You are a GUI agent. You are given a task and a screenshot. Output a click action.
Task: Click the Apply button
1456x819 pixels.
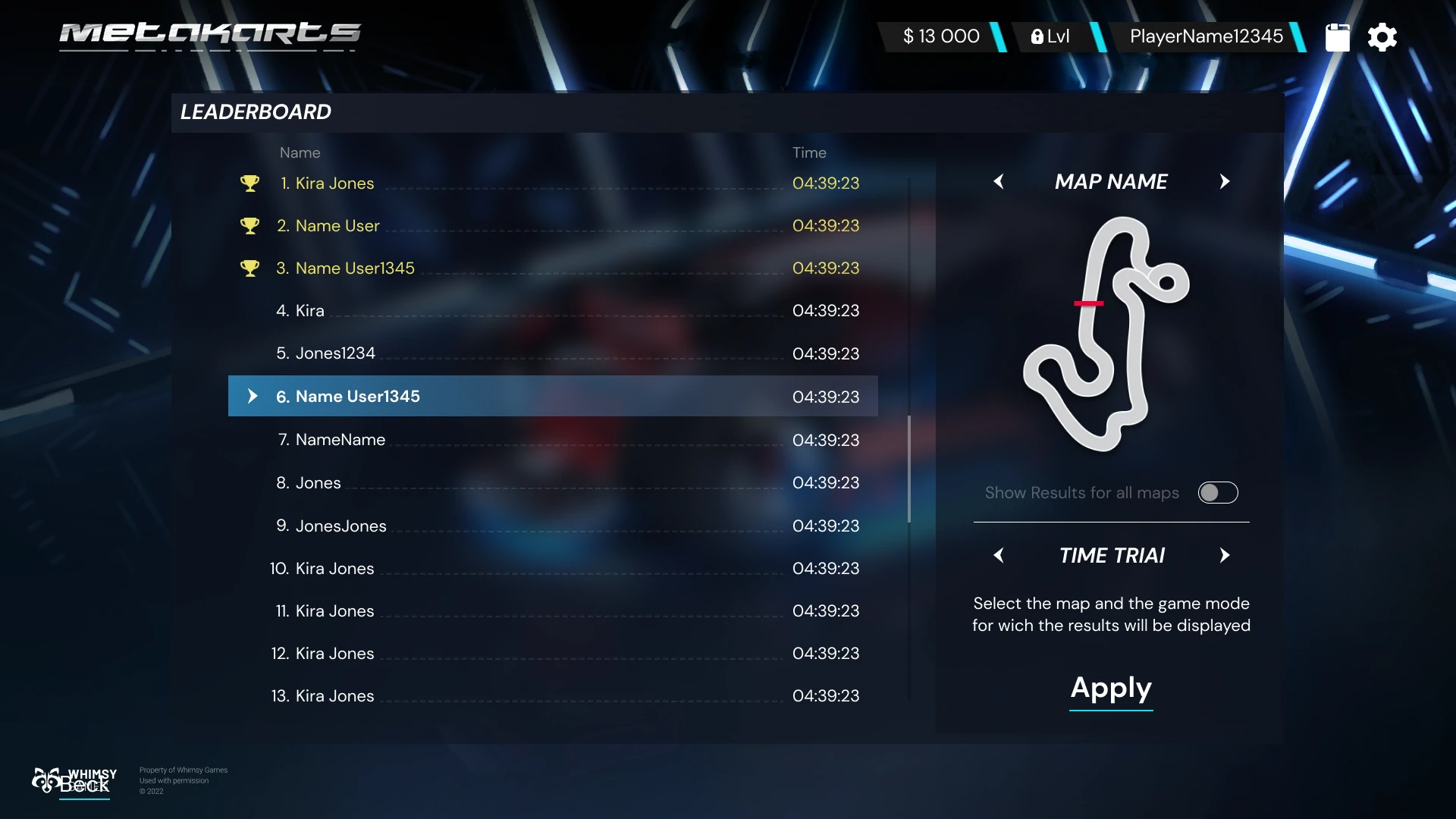[1111, 689]
